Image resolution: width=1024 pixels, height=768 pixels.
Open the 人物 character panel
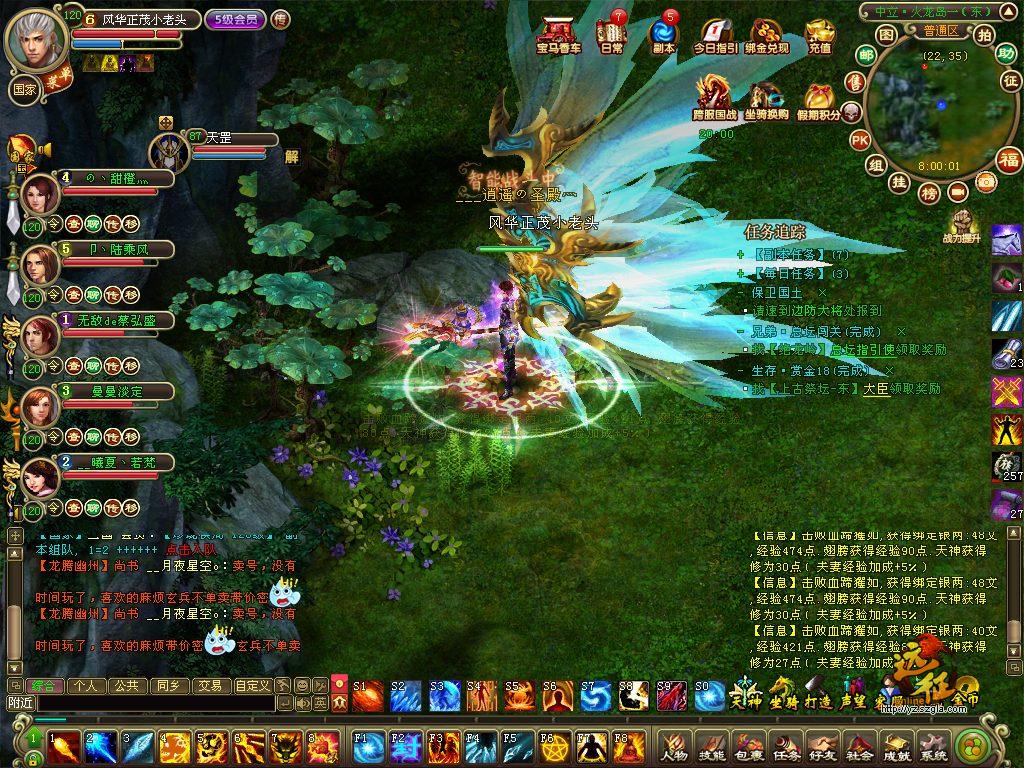[673, 746]
